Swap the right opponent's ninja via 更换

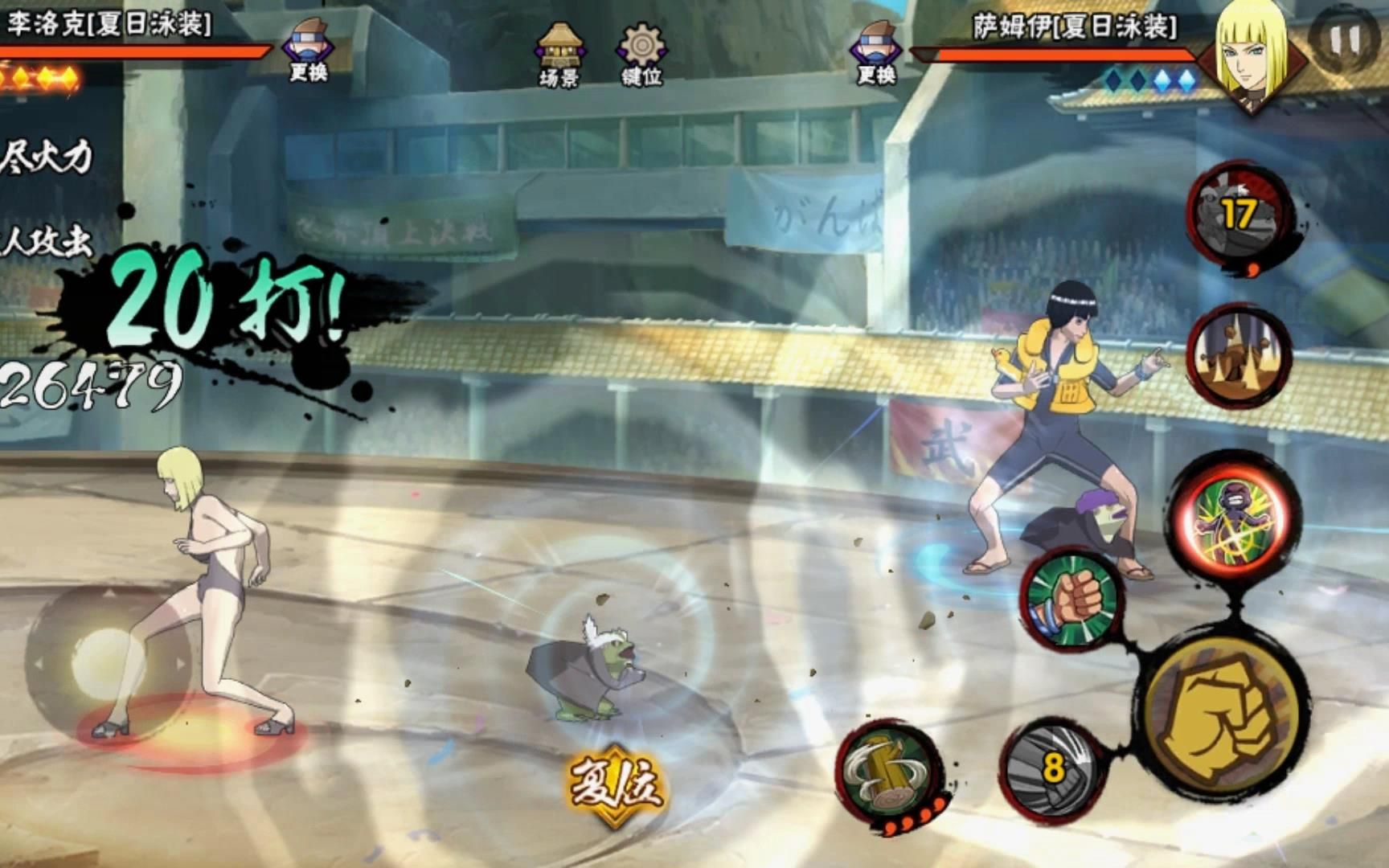tap(876, 51)
